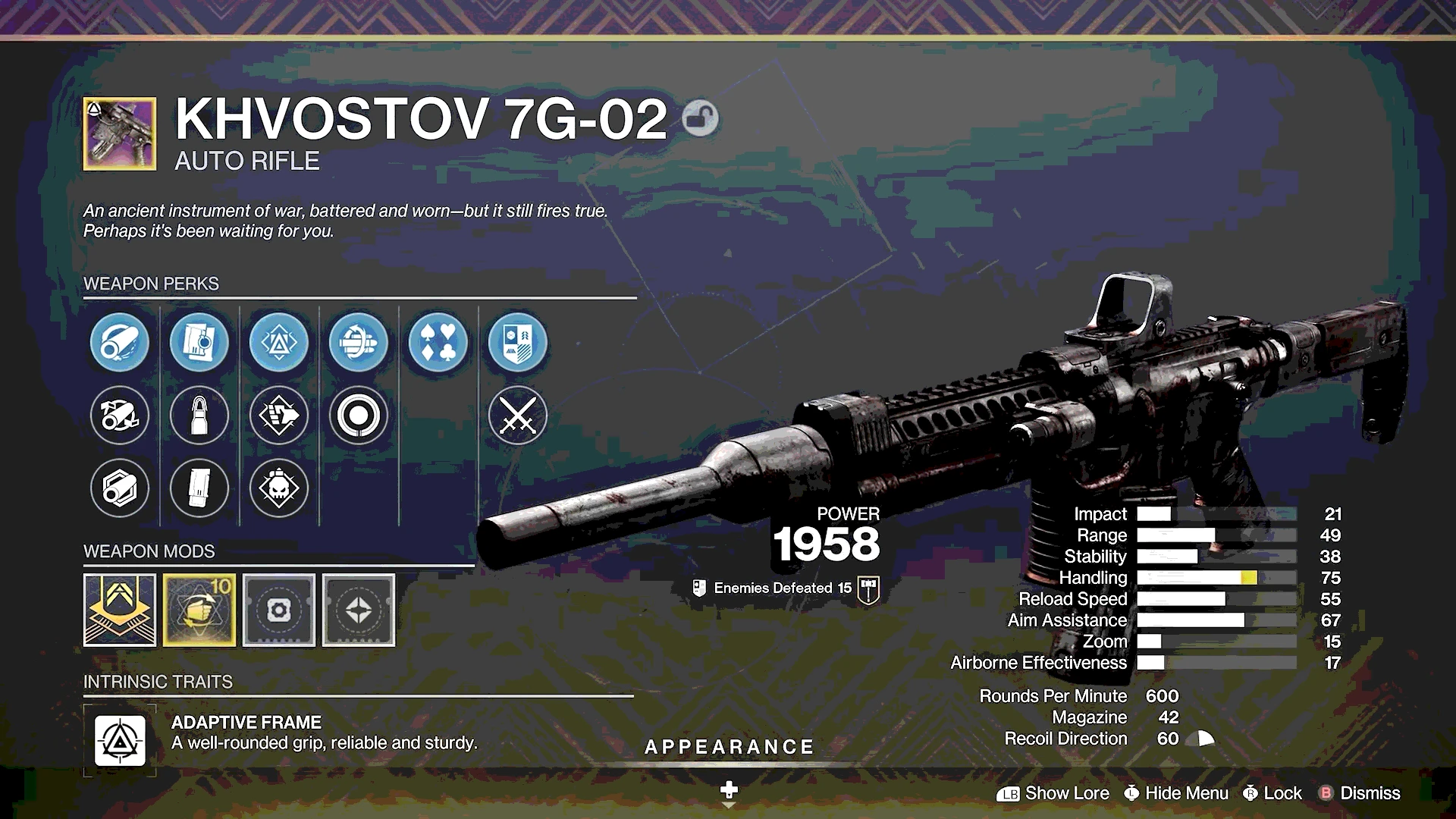Select the active triangle-in-diamond trait perk

point(279,343)
